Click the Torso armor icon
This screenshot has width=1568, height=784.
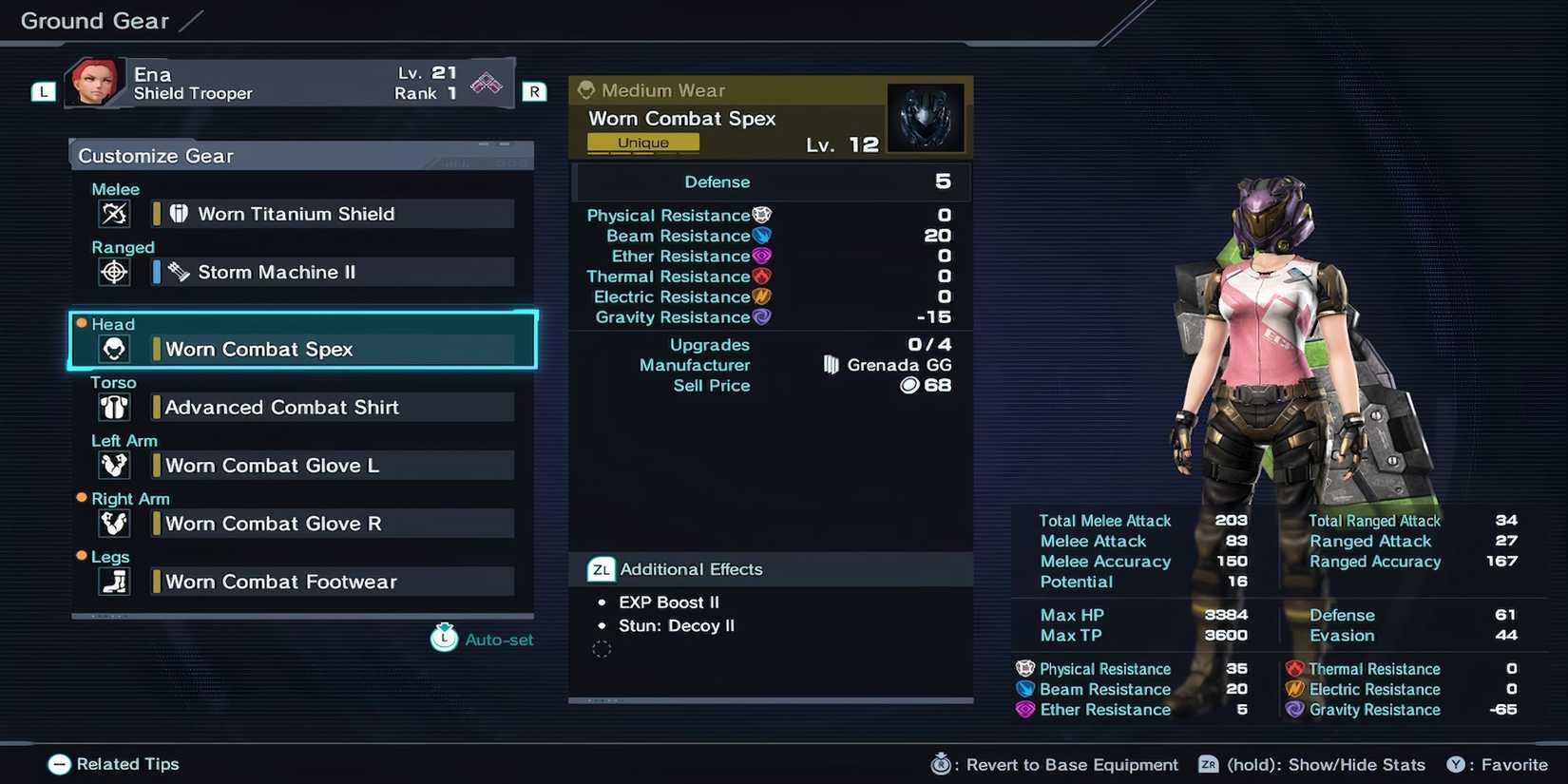click(x=114, y=407)
